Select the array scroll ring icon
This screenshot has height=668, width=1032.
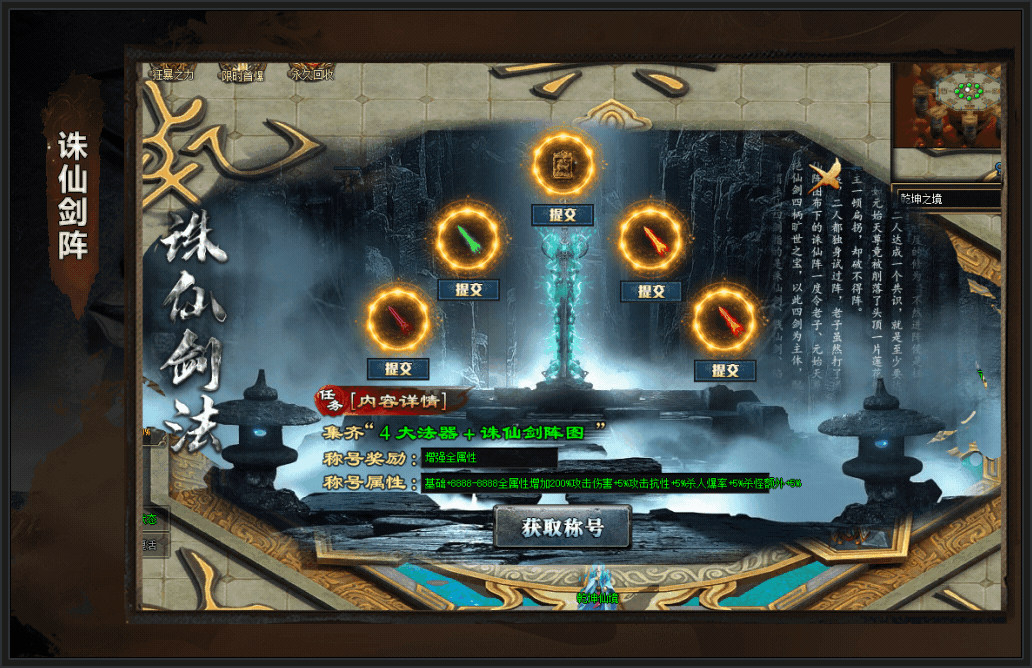click(x=563, y=164)
